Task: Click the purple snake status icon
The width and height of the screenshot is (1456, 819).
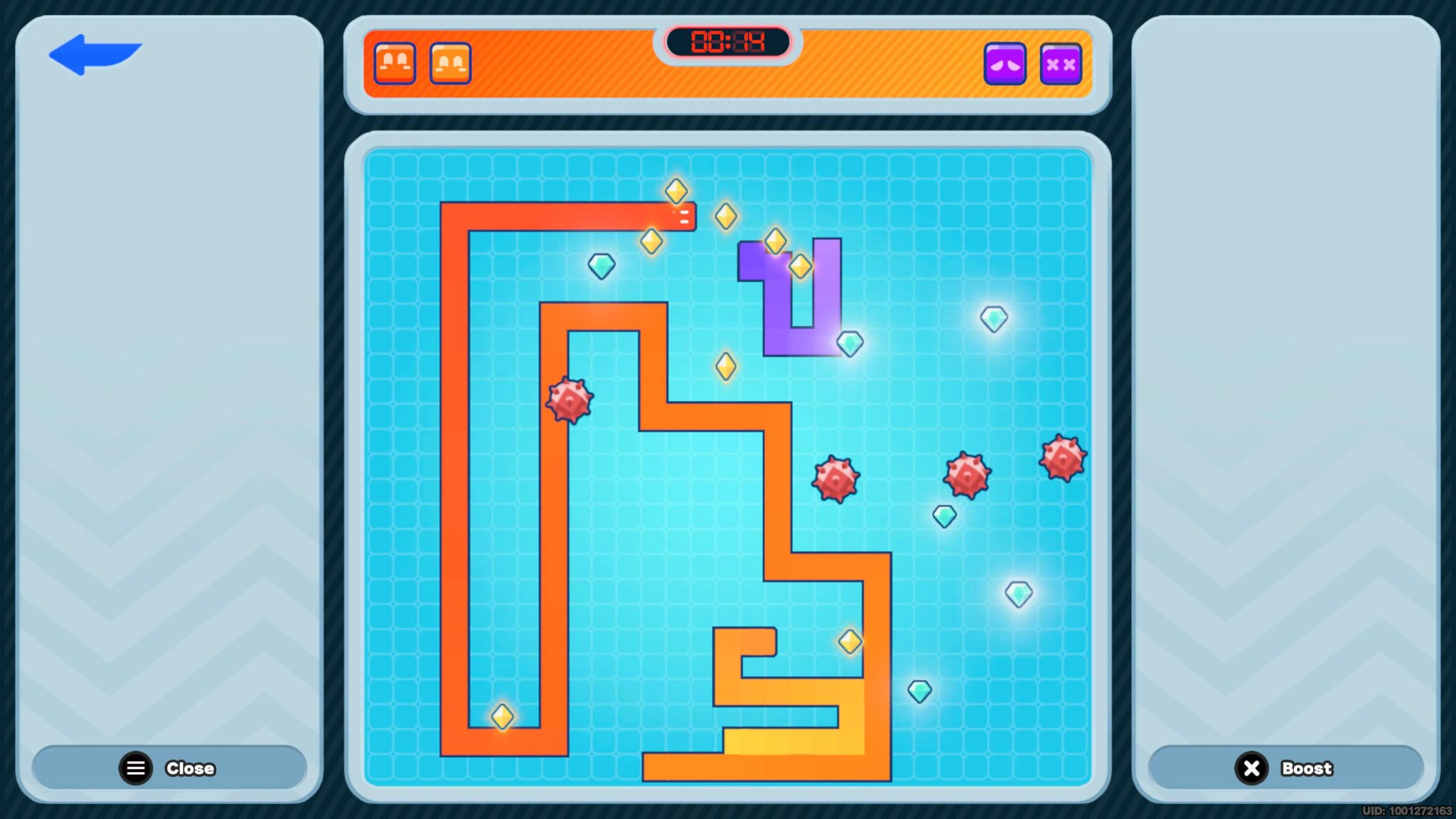Action: click(1005, 64)
